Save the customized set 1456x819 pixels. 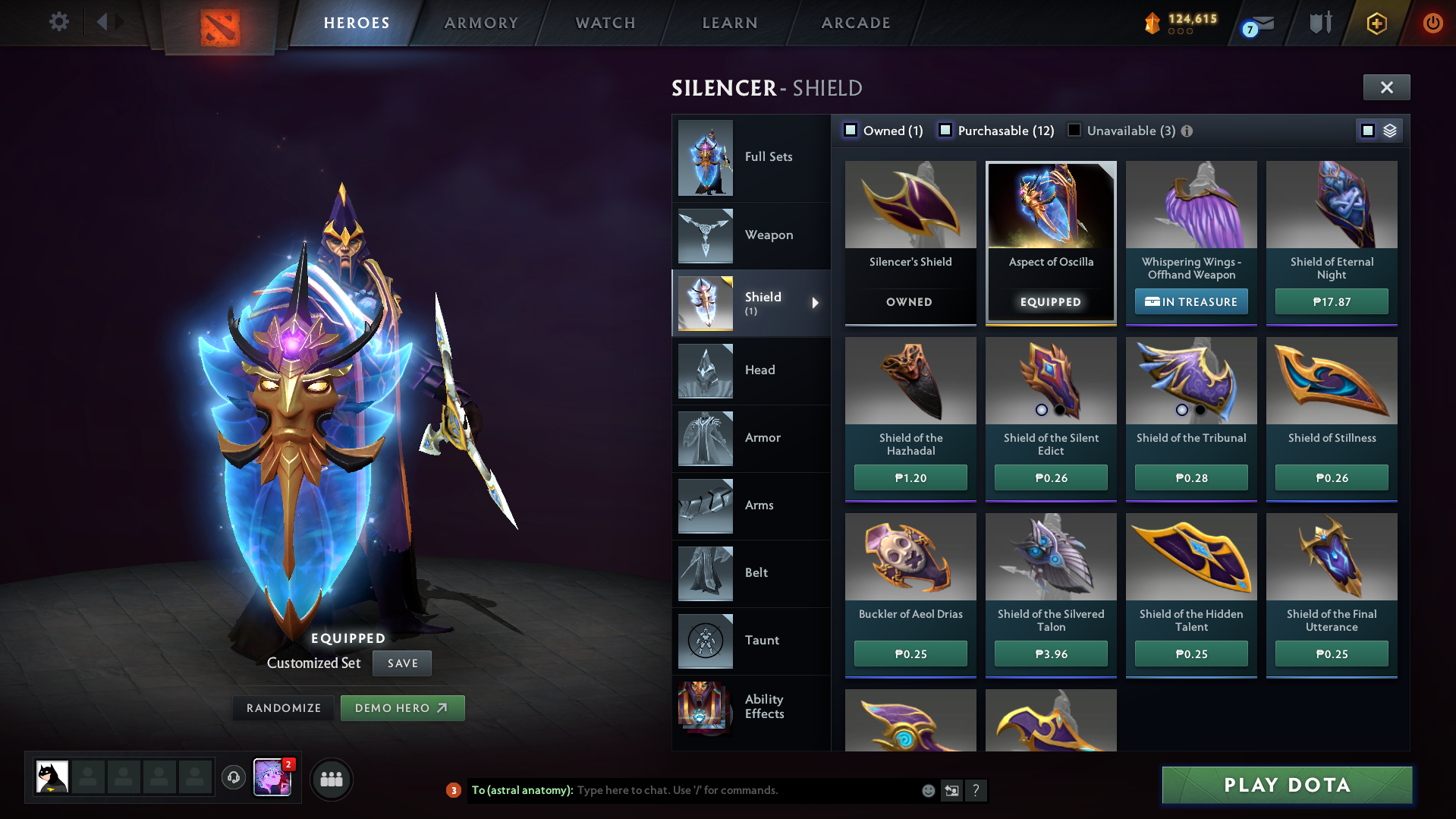tap(401, 663)
